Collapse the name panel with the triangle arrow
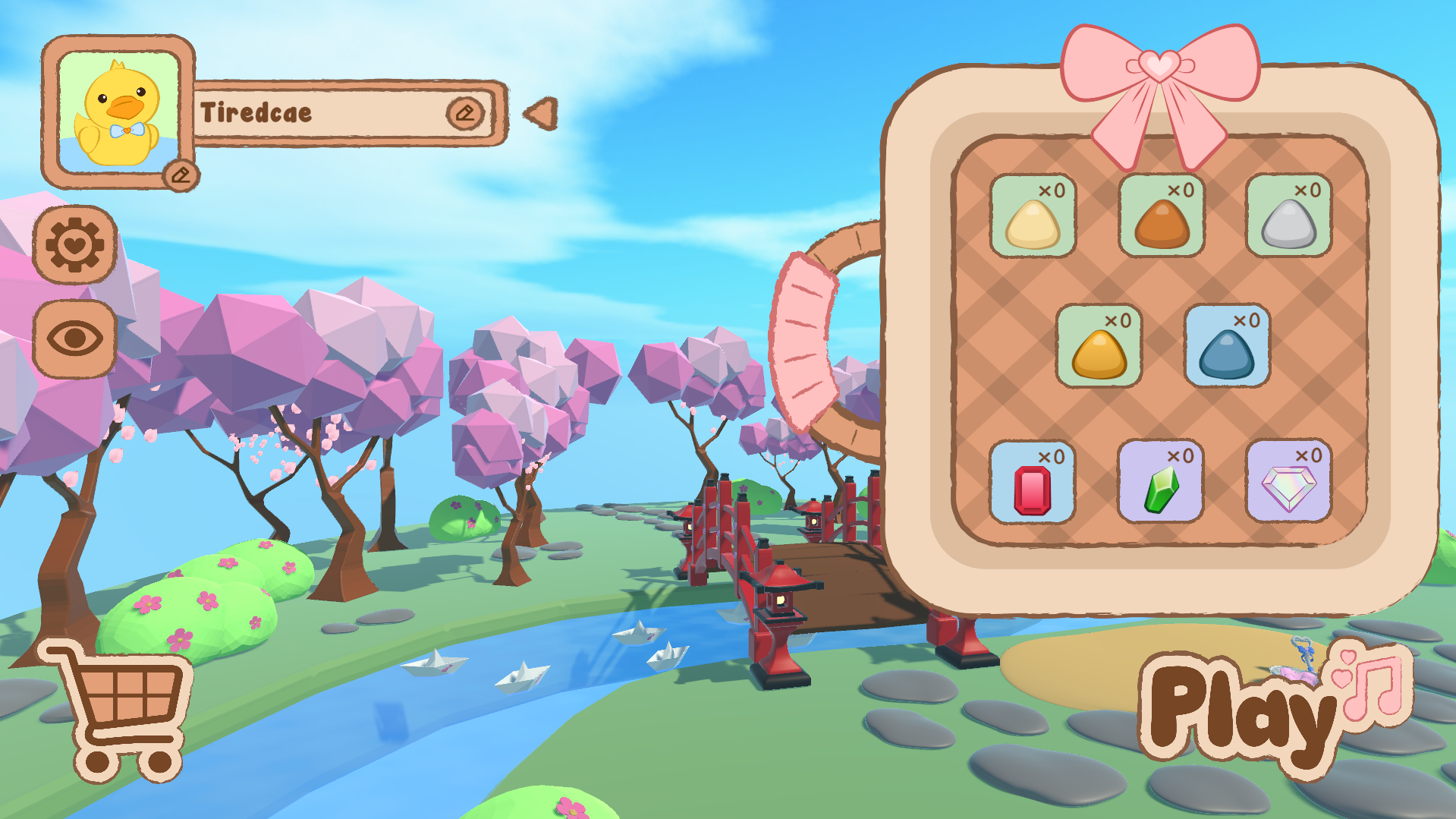This screenshot has height=819, width=1456. [539, 114]
